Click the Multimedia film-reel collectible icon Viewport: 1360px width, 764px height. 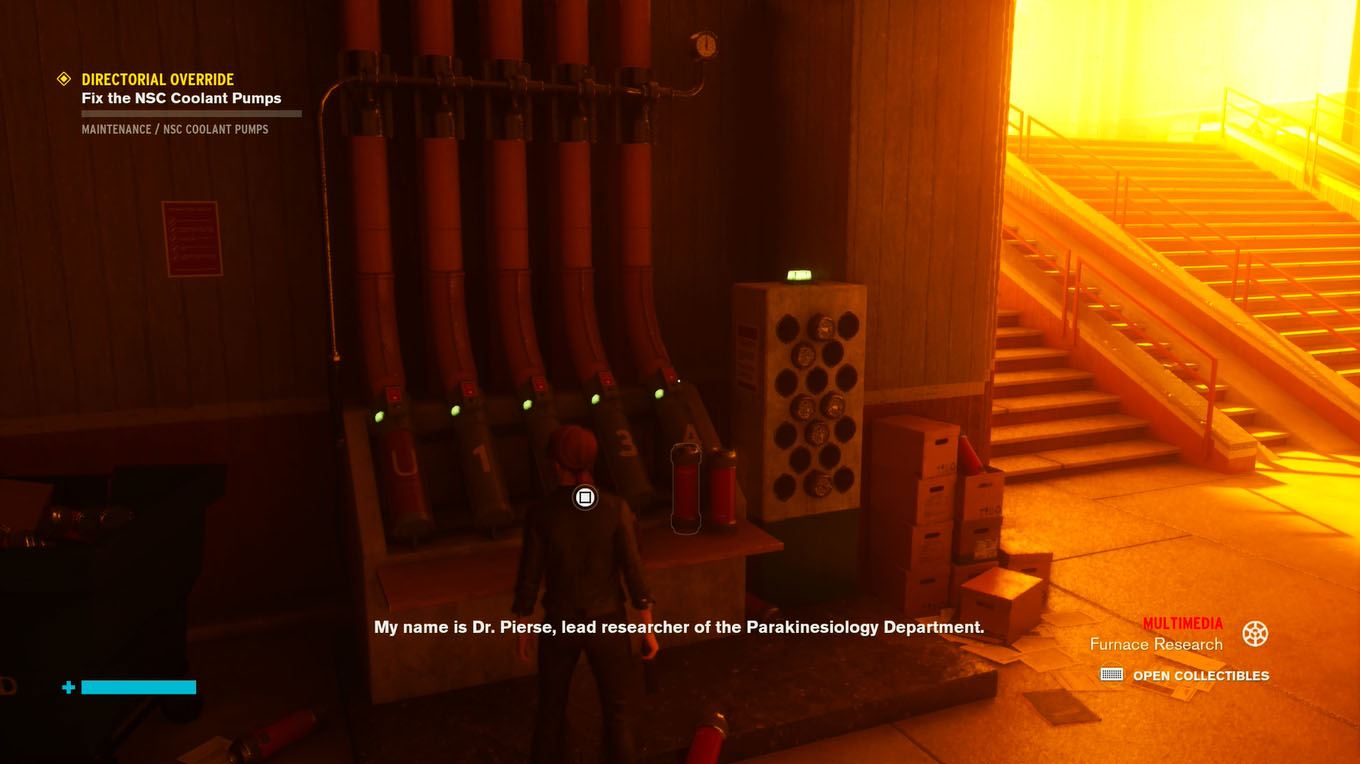pos(1255,633)
